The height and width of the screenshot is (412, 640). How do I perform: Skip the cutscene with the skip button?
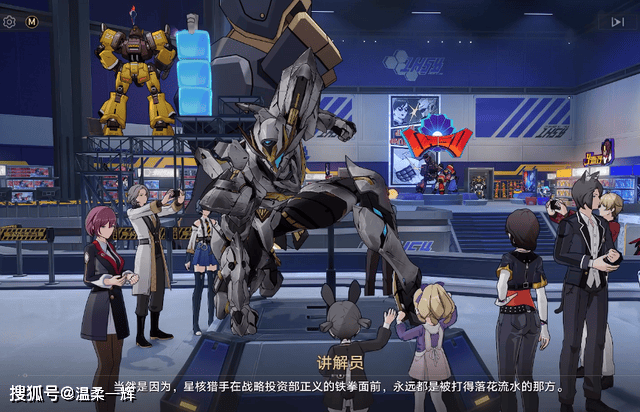pyautogui.click(x=617, y=21)
